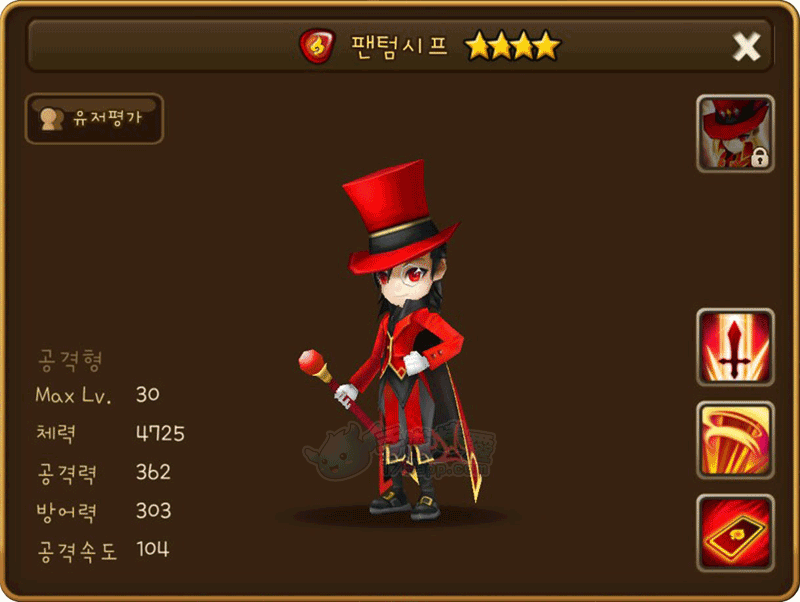View the red card skill icon
Screen dimensions: 800x602
pyautogui.click(x=735, y=533)
